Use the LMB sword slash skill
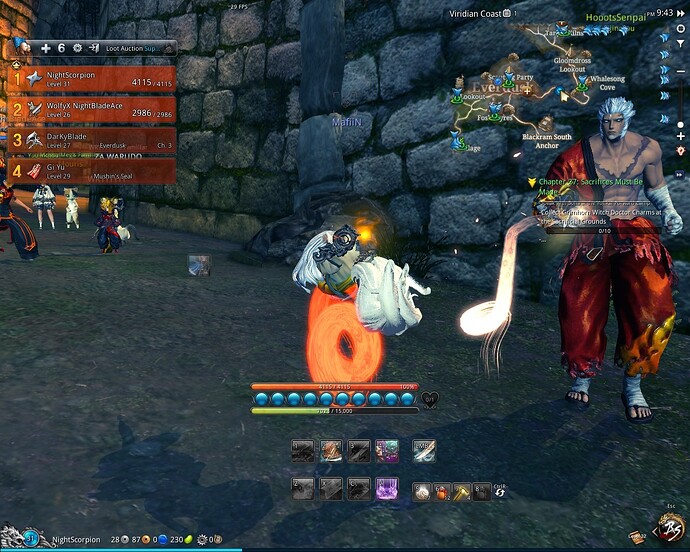Image resolution: width=690 pixels, height=552 pixels. (424, 451)
